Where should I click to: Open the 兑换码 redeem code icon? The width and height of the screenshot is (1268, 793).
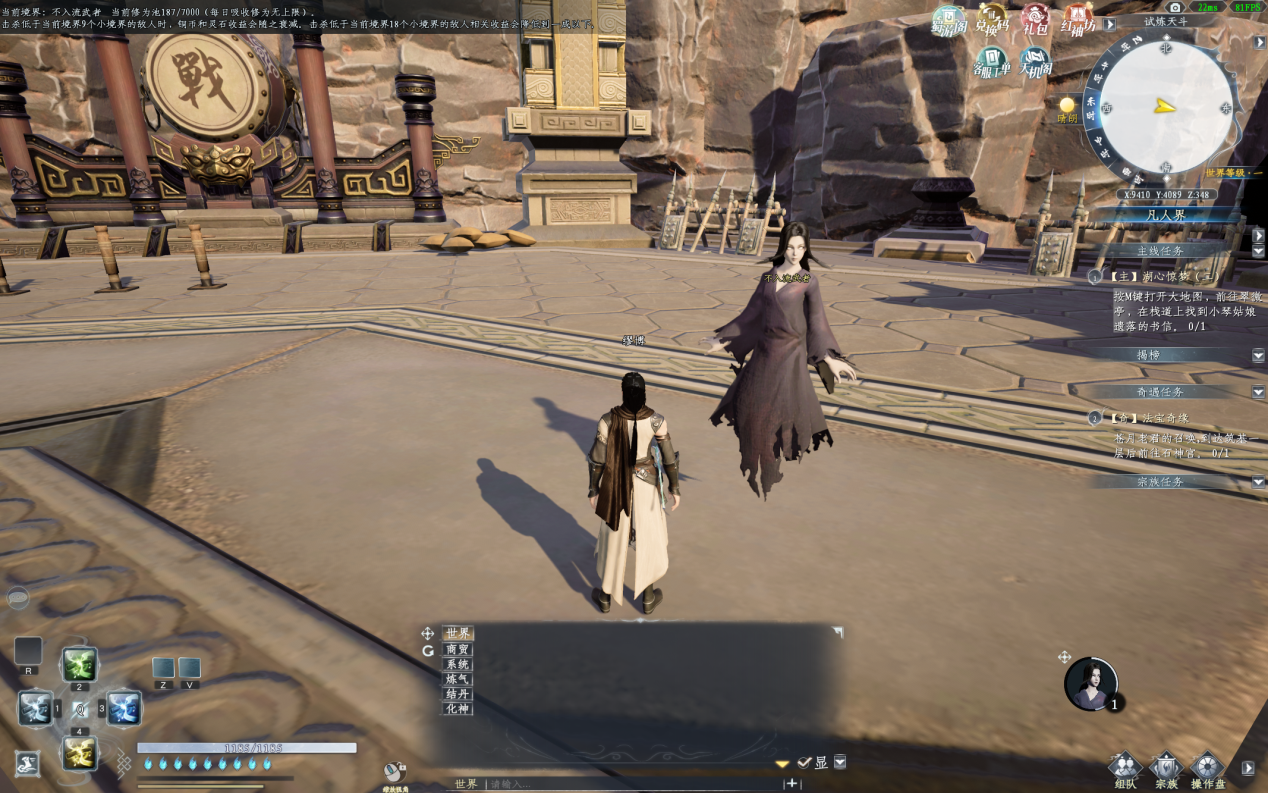[x=992, y=20]
